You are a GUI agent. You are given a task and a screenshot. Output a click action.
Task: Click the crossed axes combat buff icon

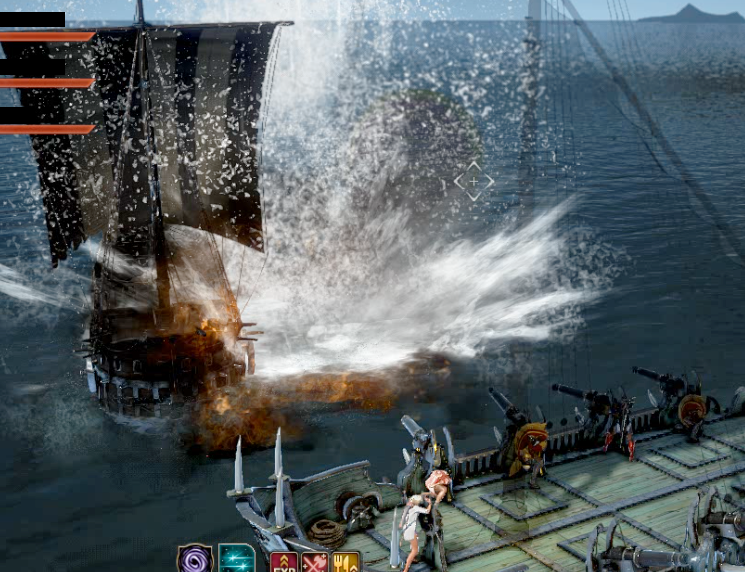[315, 562]
